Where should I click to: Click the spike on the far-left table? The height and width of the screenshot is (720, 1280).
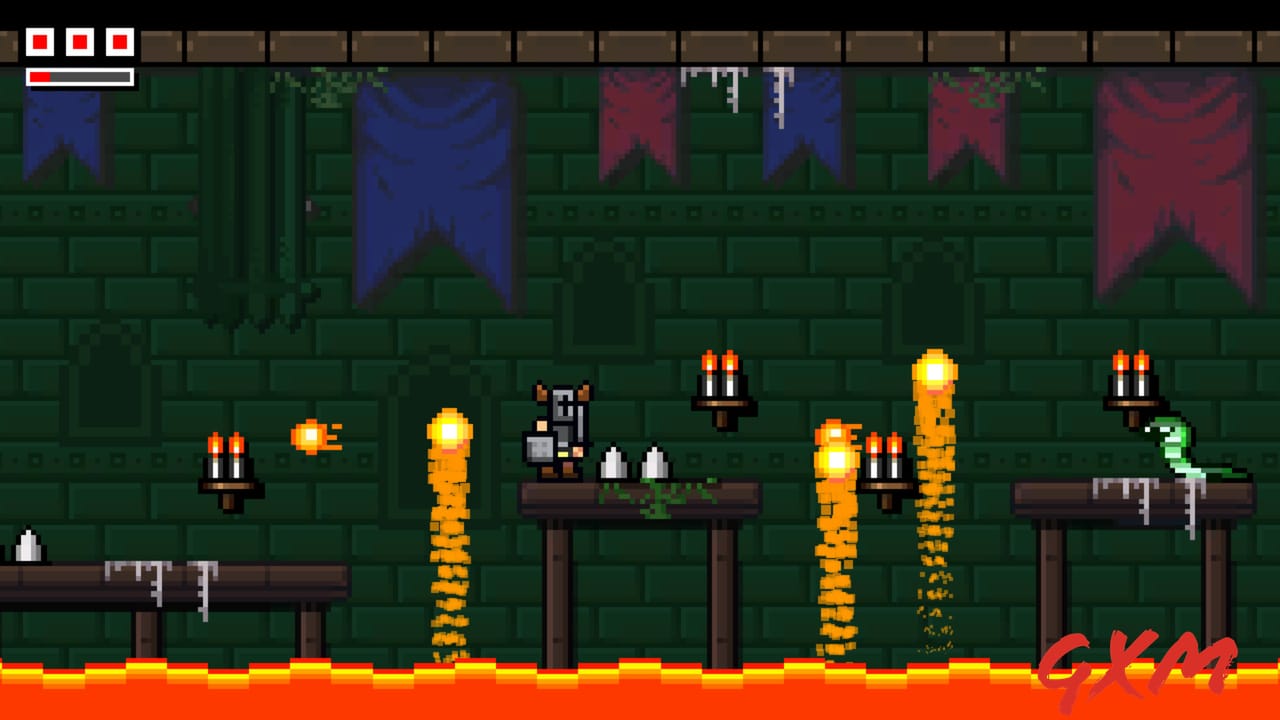[x=27, y=545]
